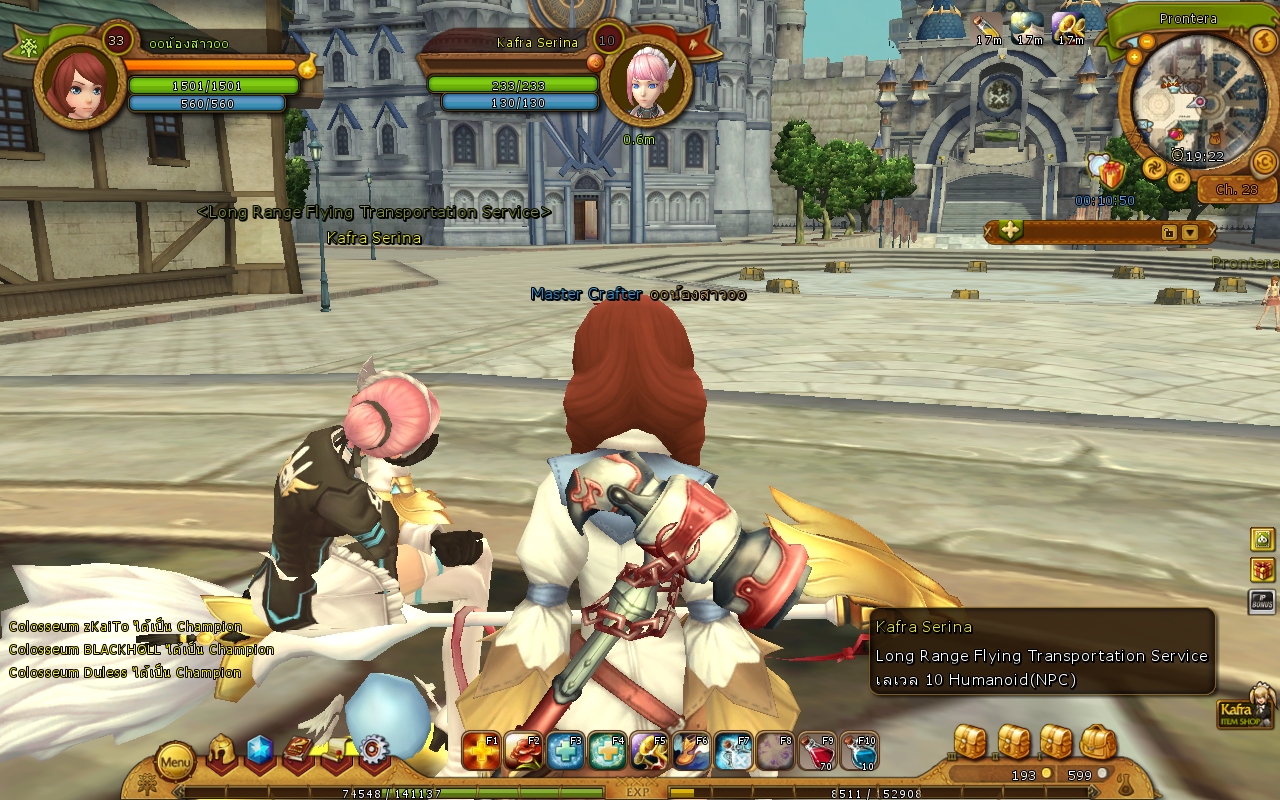Open the red book icon
The width and height of the screenshot is (1280, 800).
tap(298, 751)
